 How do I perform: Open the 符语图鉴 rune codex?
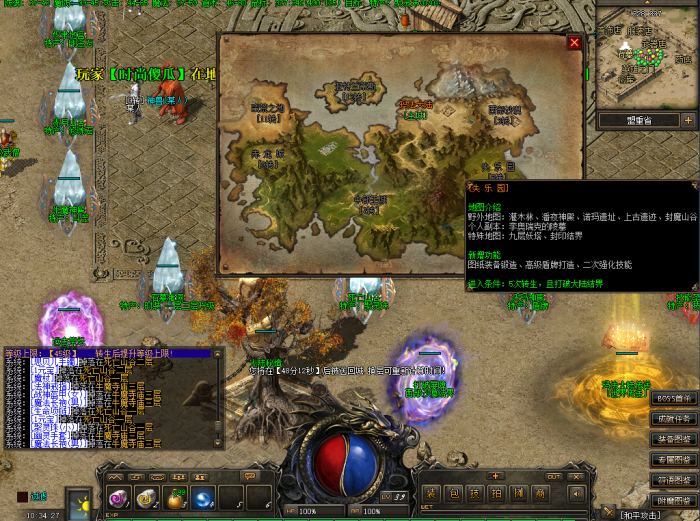coord(674,479)
